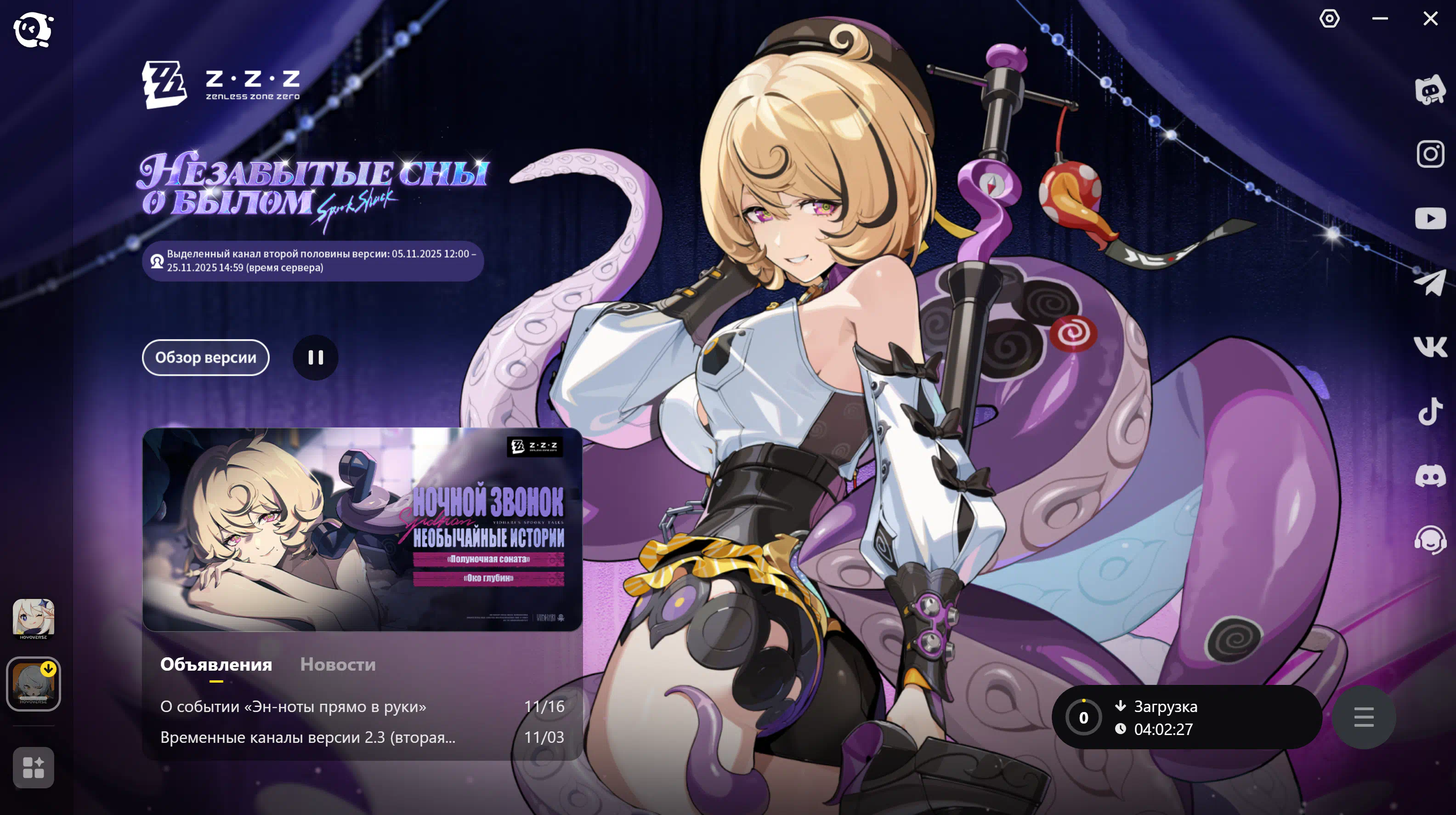Open the Обзор версии version overview
This screenshot has height=815, width=1456.
coord(205,358)
